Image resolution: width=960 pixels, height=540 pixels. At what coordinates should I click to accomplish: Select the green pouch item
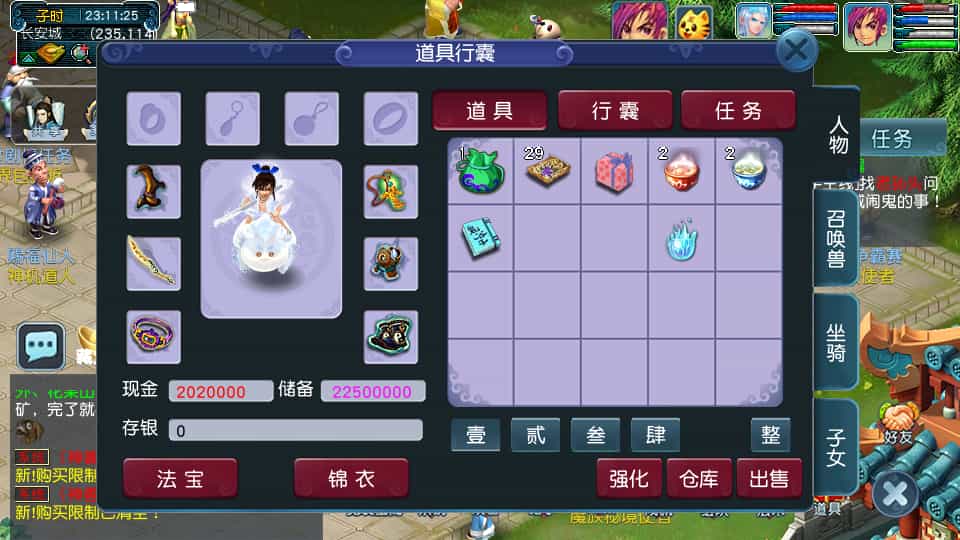tap(481, 171)
